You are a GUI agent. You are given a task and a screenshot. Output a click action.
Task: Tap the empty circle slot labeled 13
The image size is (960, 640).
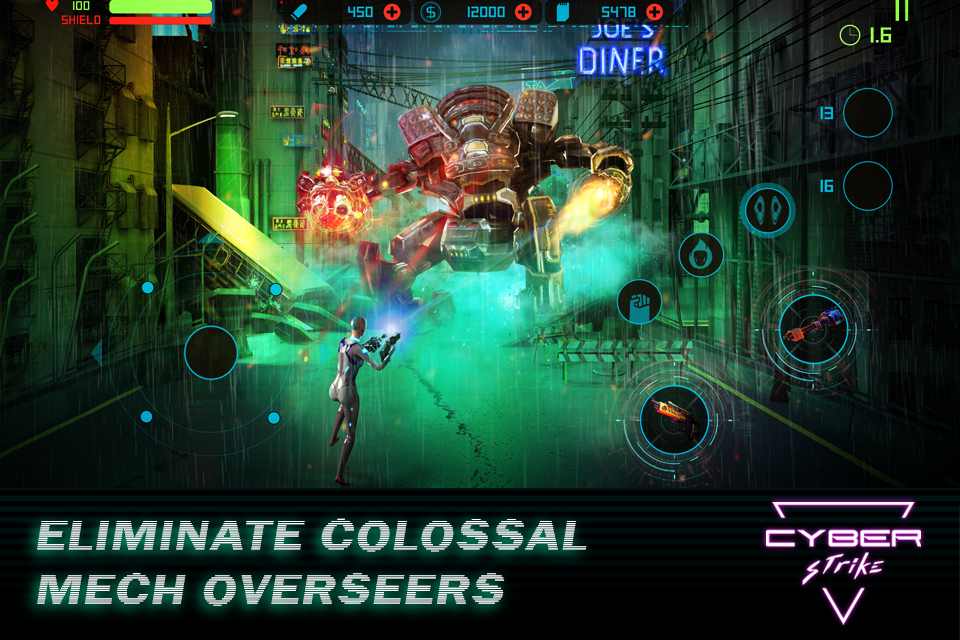pyautogui.click(x=867, y=113)
